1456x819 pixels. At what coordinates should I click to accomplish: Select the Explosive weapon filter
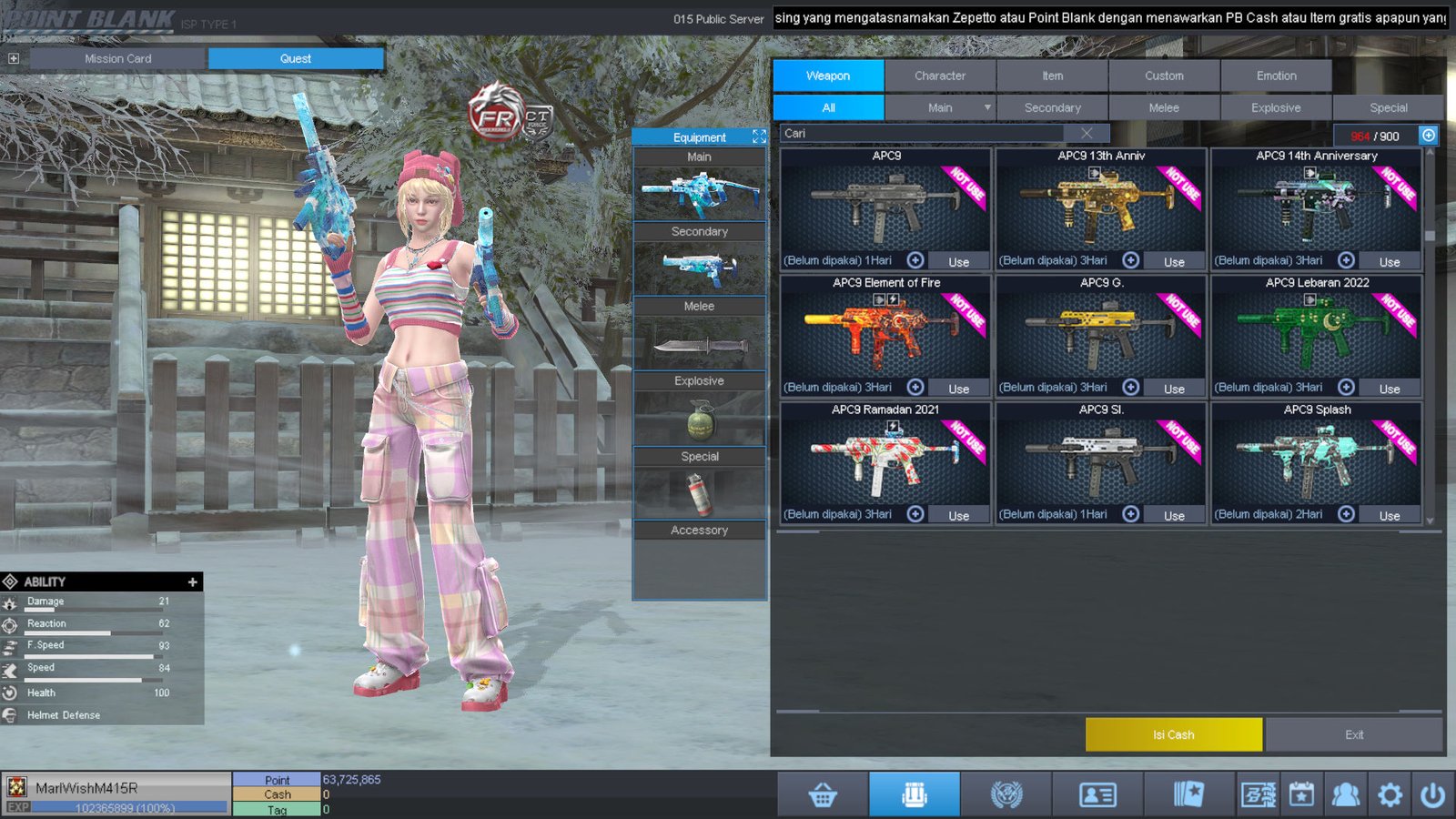tap(1276, 107)
